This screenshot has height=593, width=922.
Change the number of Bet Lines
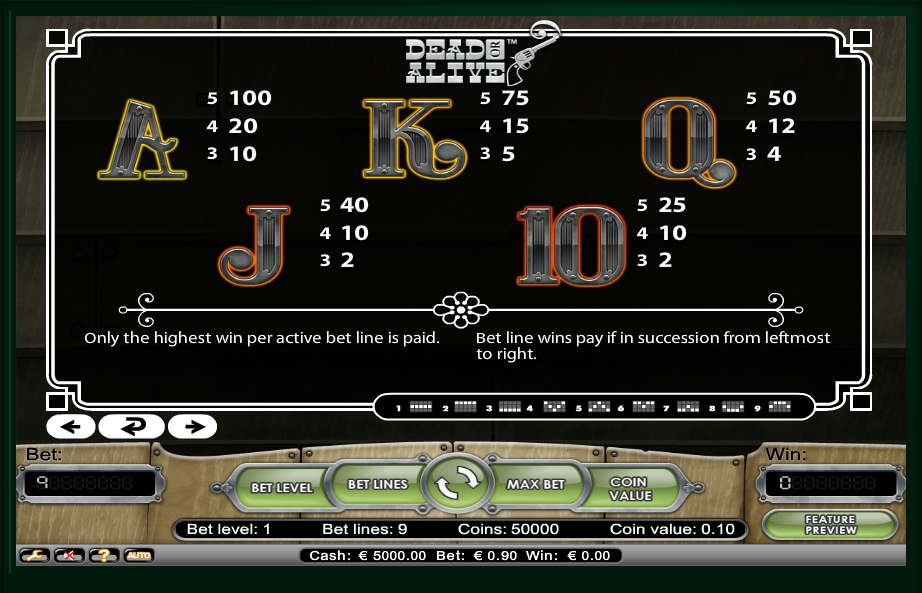coord(377,484)
